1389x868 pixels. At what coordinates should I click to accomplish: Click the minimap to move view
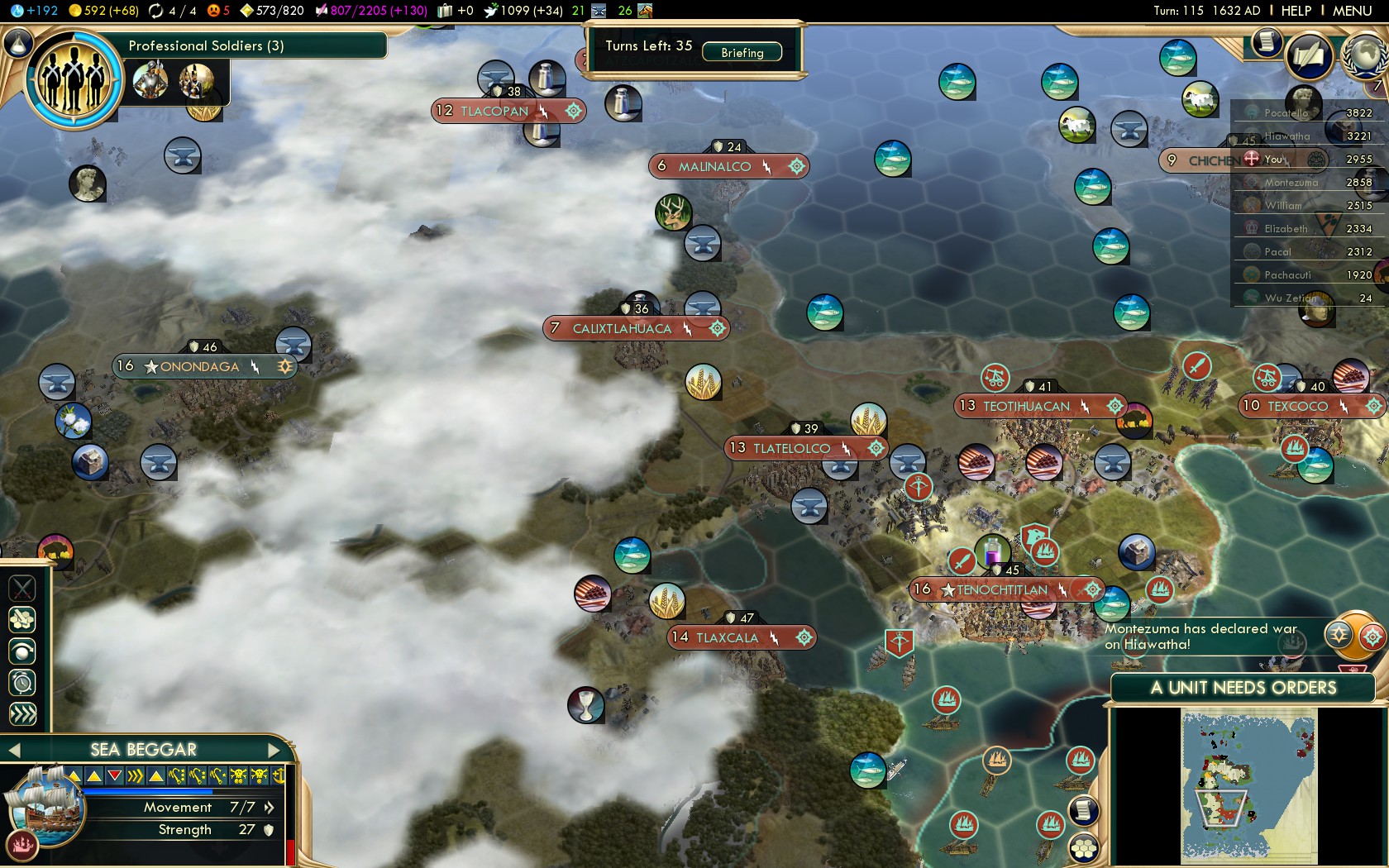pos(1248,785)
